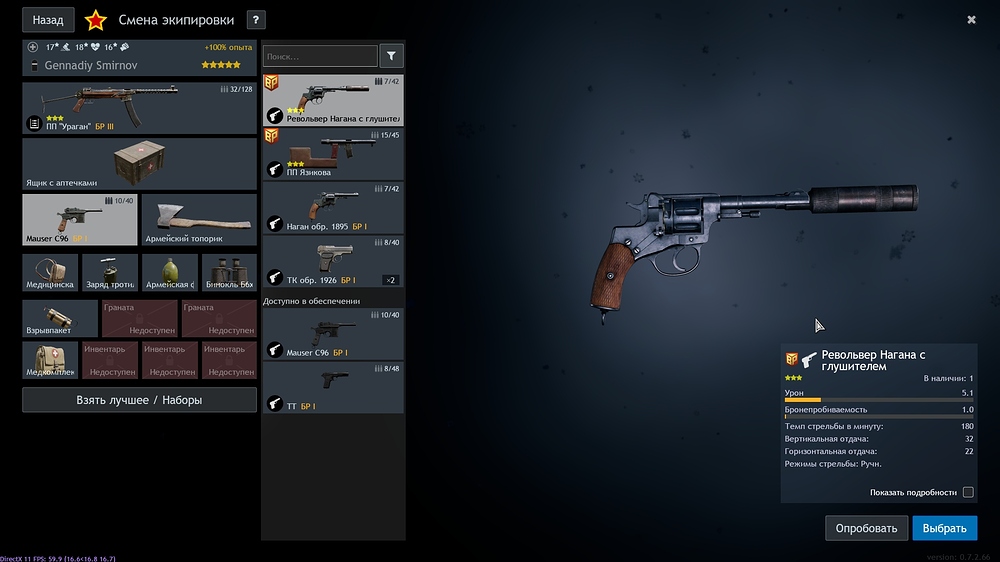
Task: Toggle the Показать подробности checkbox
Action: 967,492
